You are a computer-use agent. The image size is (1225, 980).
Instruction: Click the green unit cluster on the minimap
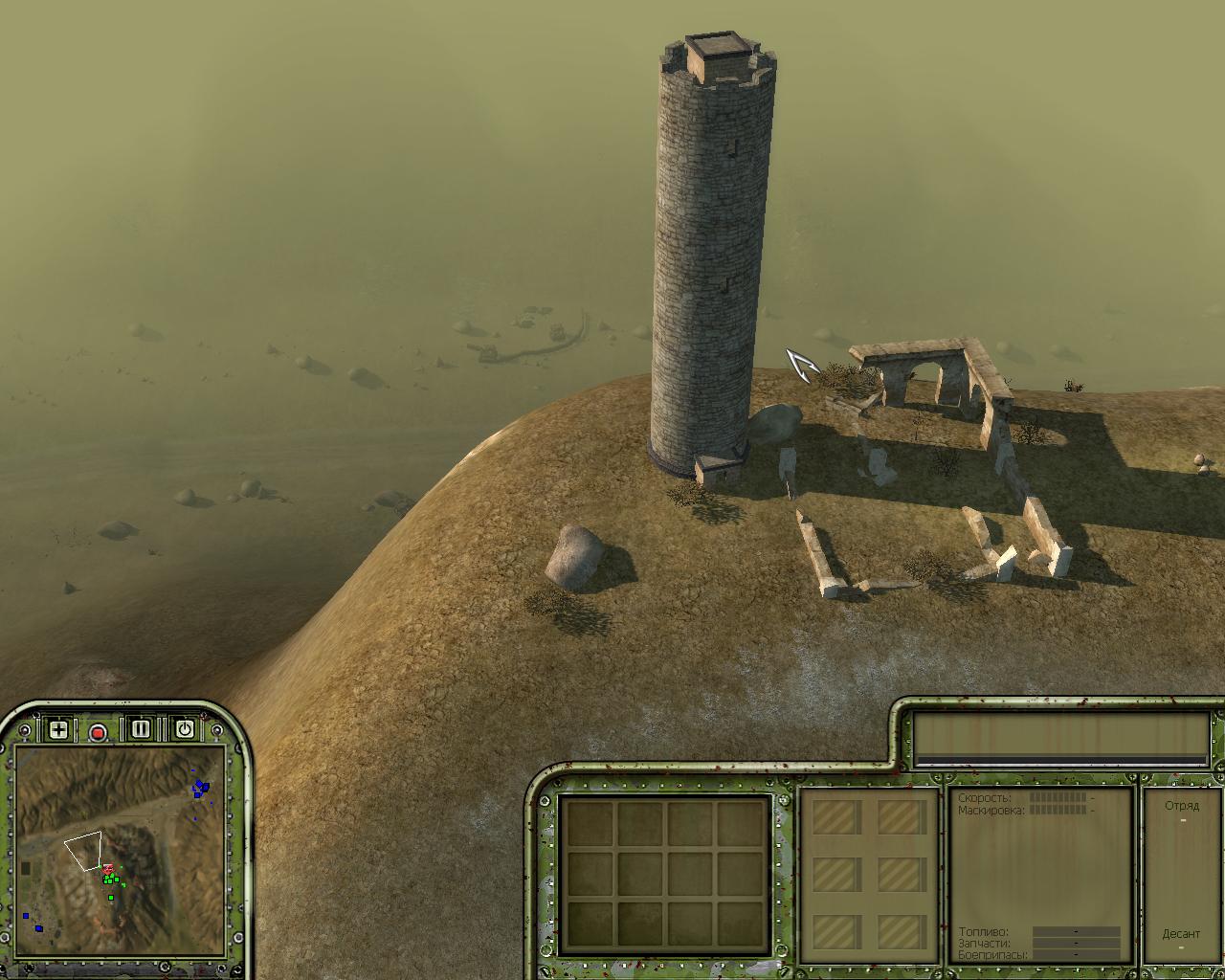point(111,878)
